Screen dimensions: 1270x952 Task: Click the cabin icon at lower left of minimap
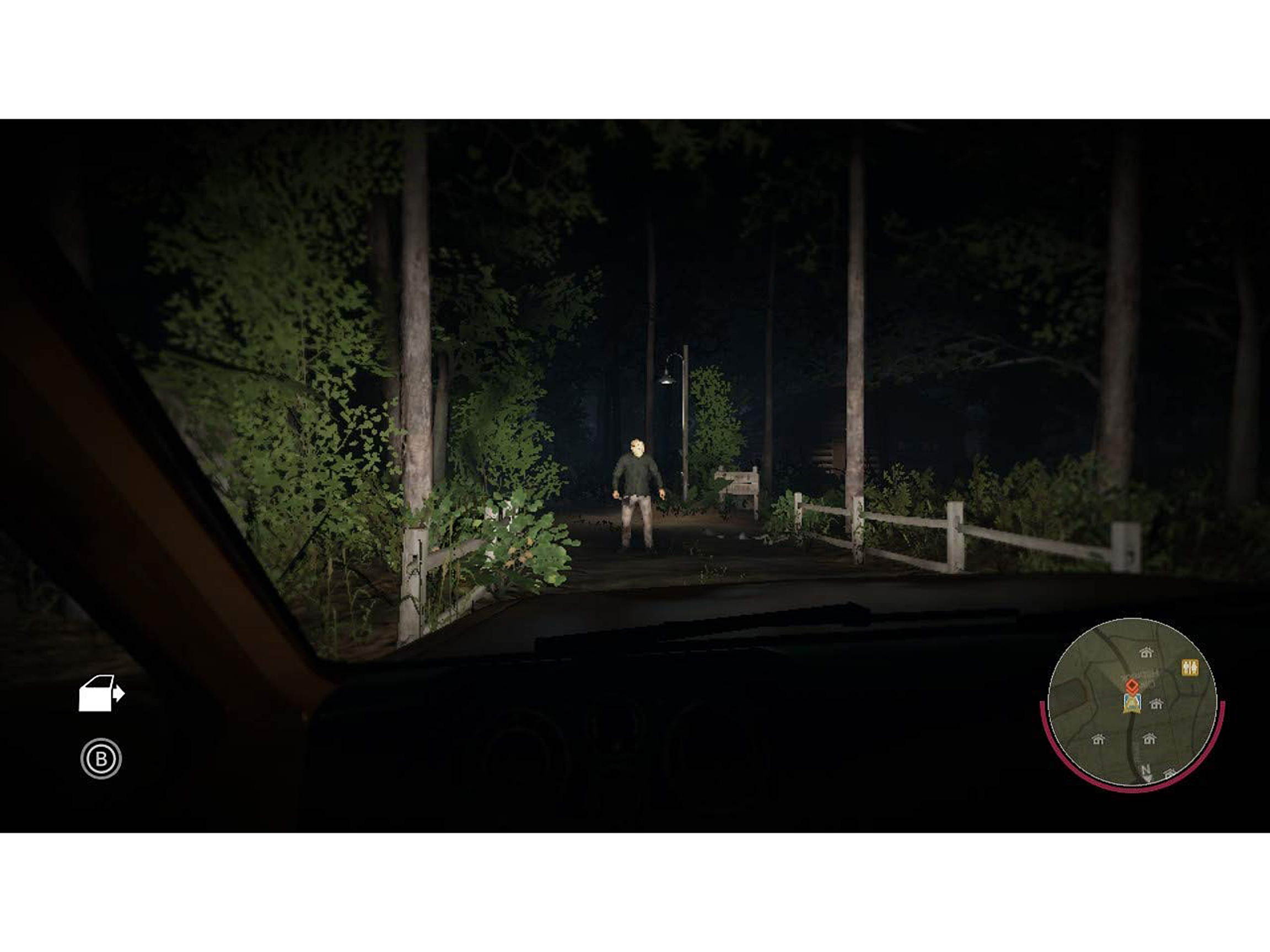(x=1099, y=740)
